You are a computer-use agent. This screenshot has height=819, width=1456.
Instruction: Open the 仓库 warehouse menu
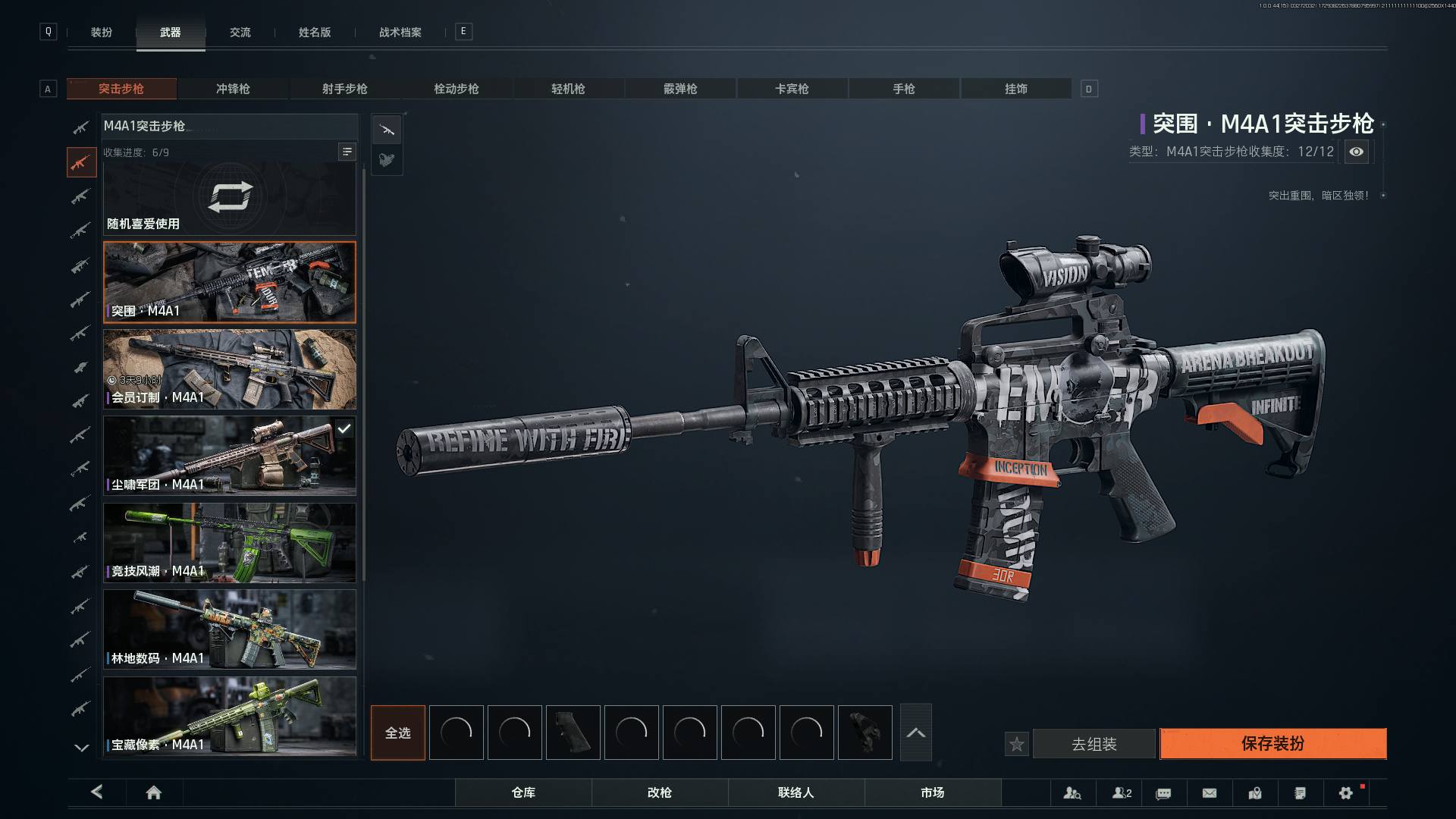click(x=523, y=792)
